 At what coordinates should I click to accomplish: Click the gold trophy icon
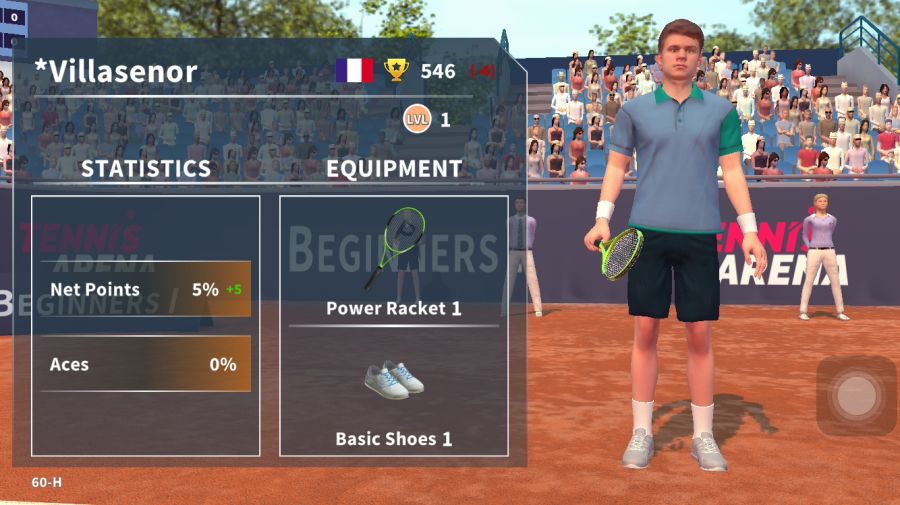397,71
